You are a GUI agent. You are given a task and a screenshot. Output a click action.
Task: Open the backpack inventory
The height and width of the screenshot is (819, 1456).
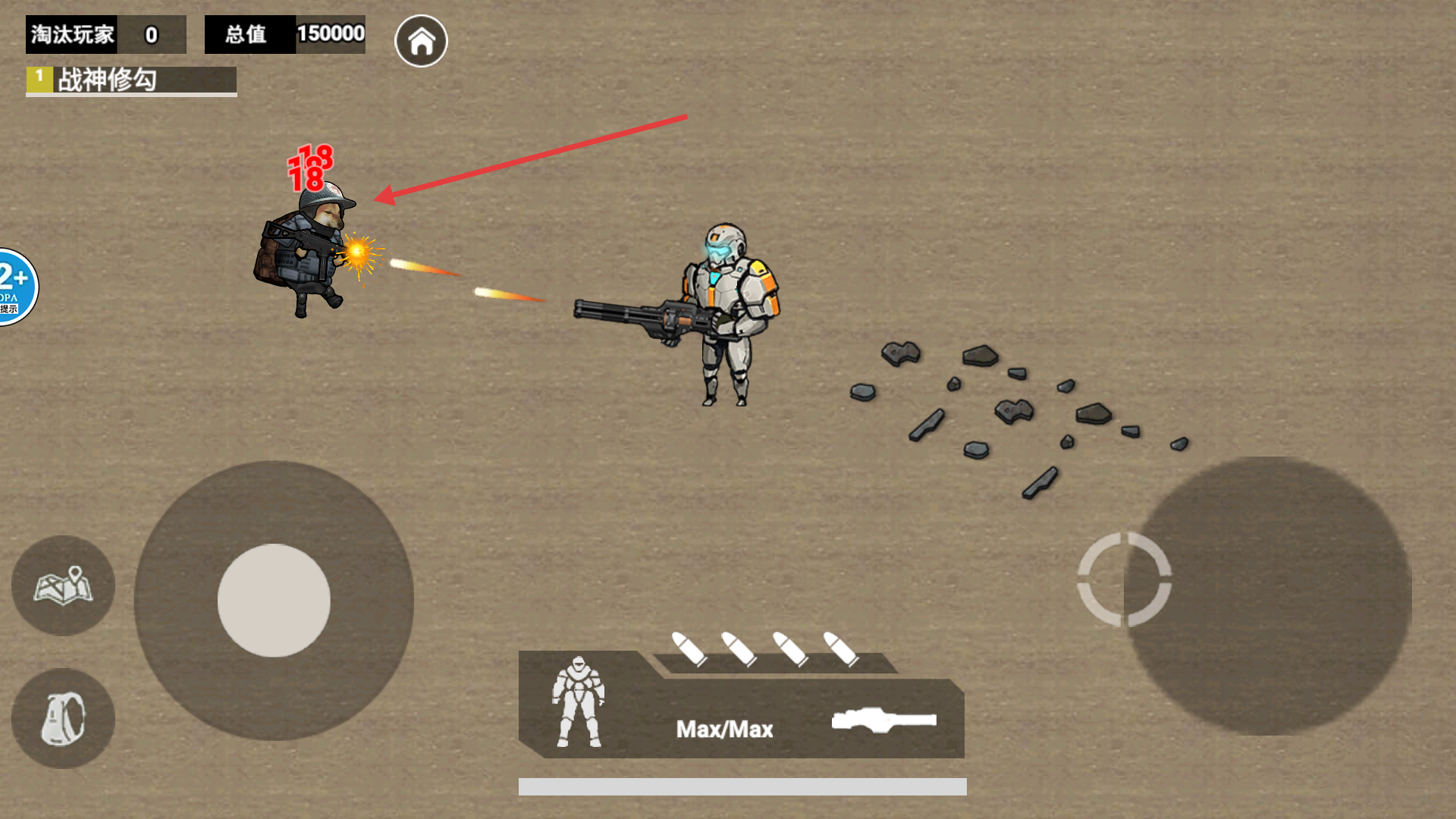(x=63, y=718)
